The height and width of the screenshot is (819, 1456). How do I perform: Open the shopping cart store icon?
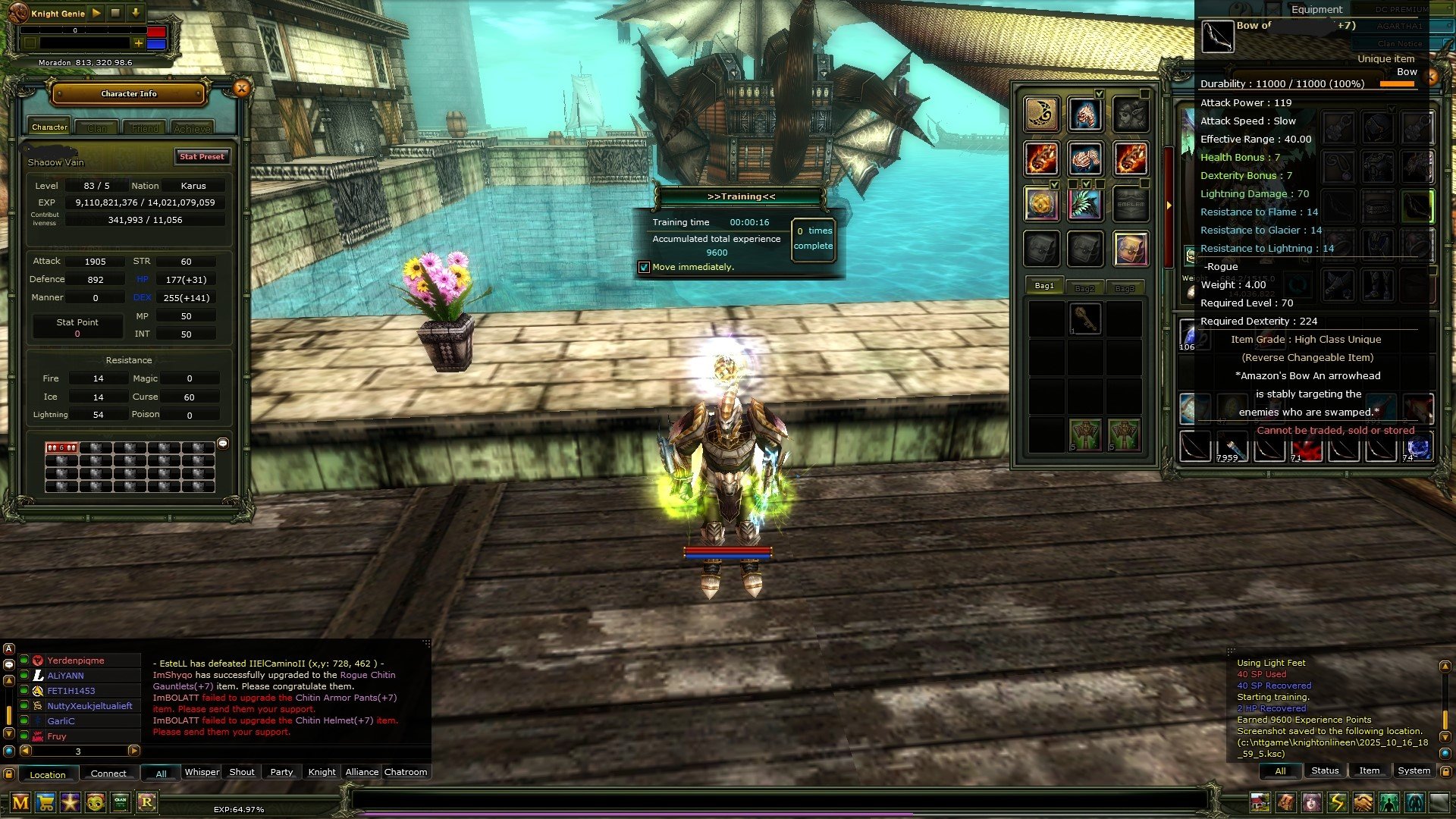pos(45,802)
